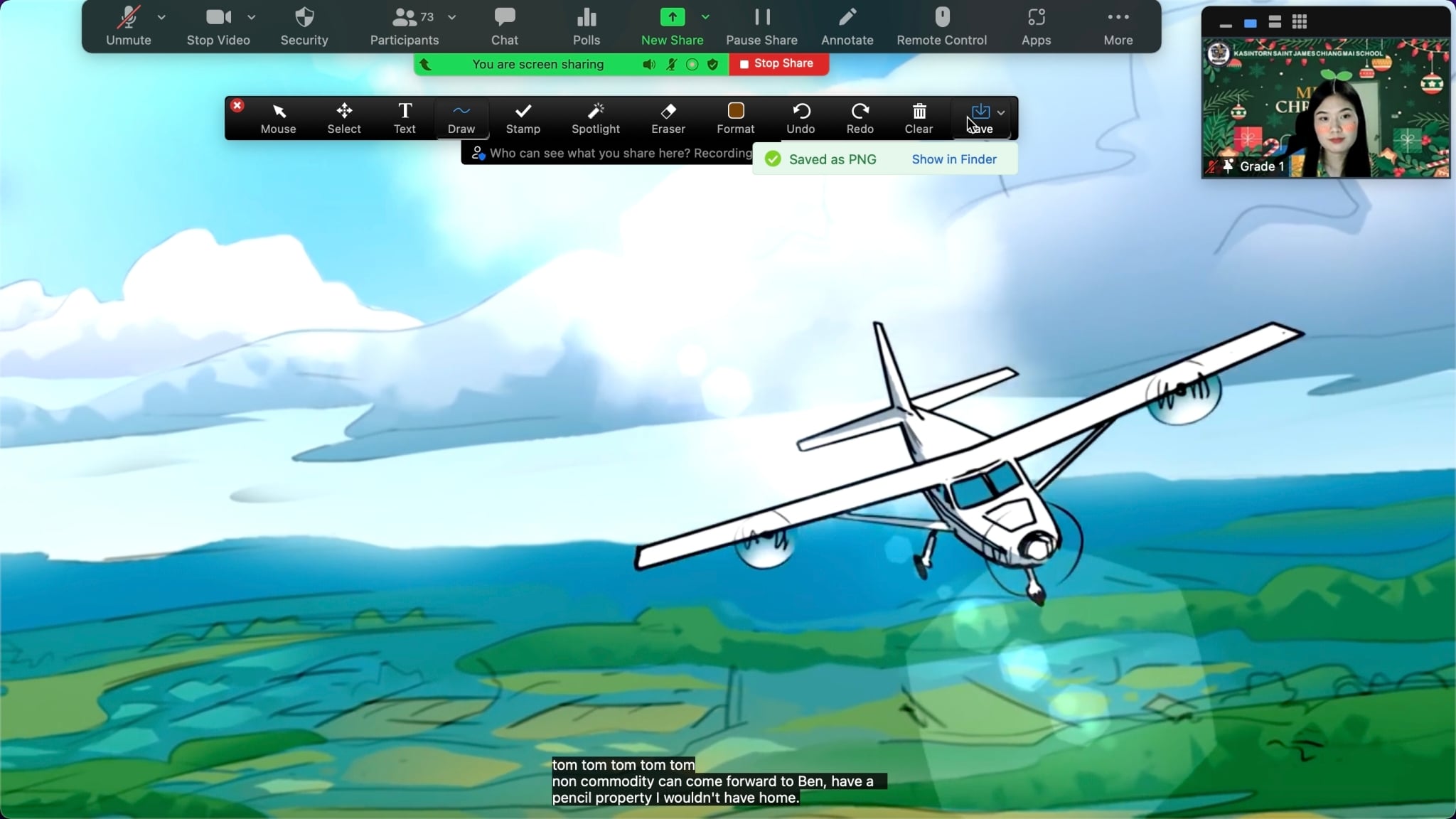The width and height of the screenshot is (1456, 819).
Task: Clear all annotations
Action: coord(919,118)
